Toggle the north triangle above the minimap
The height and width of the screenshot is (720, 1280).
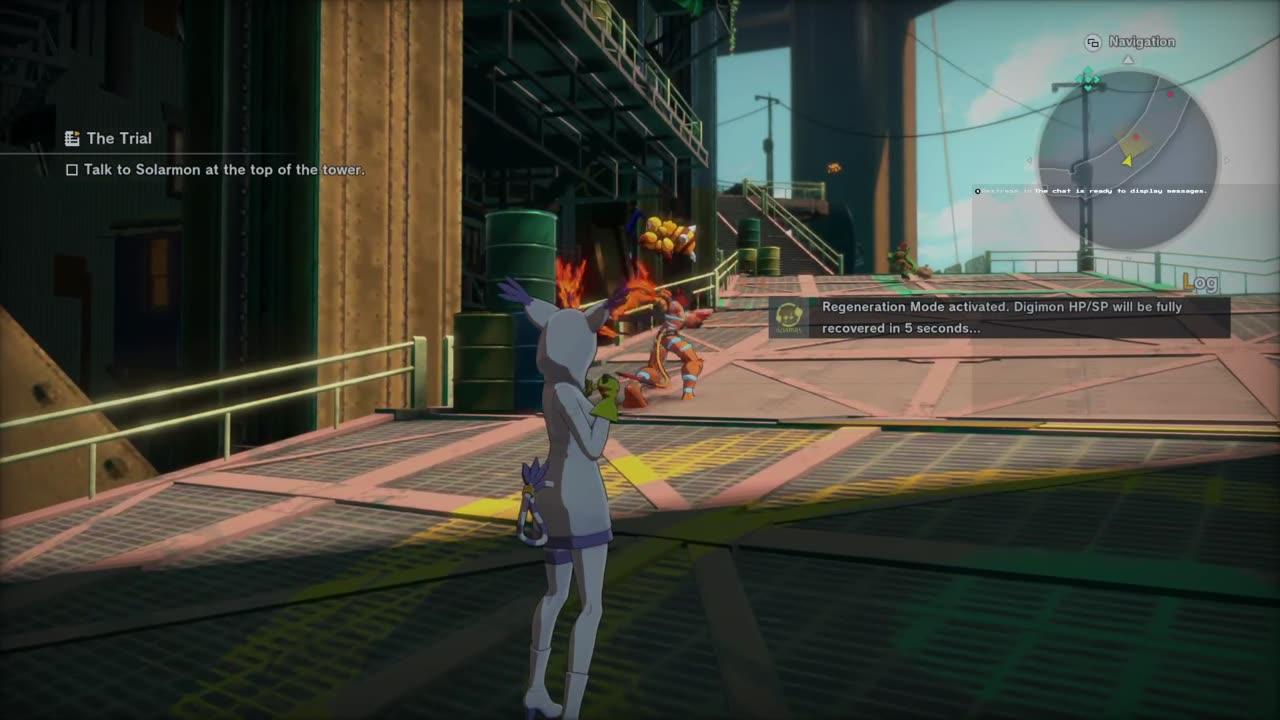coord(1127,61)
